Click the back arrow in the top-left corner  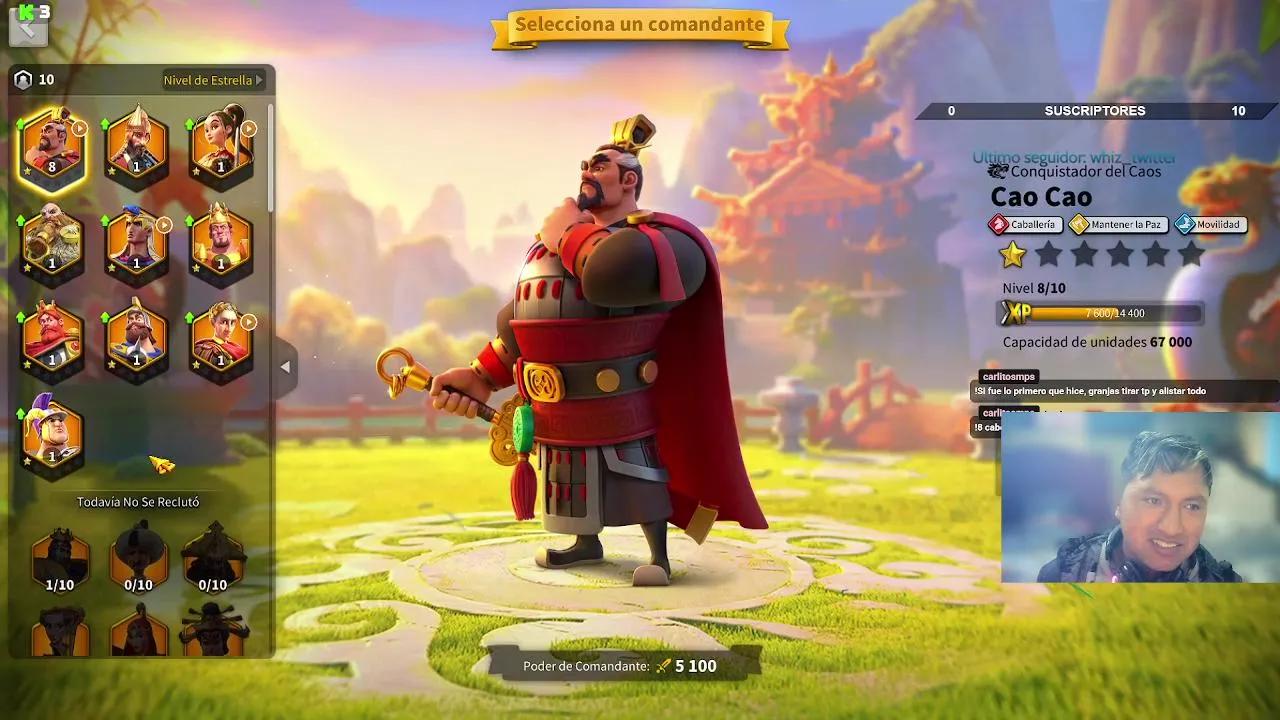tap(30, 28)
